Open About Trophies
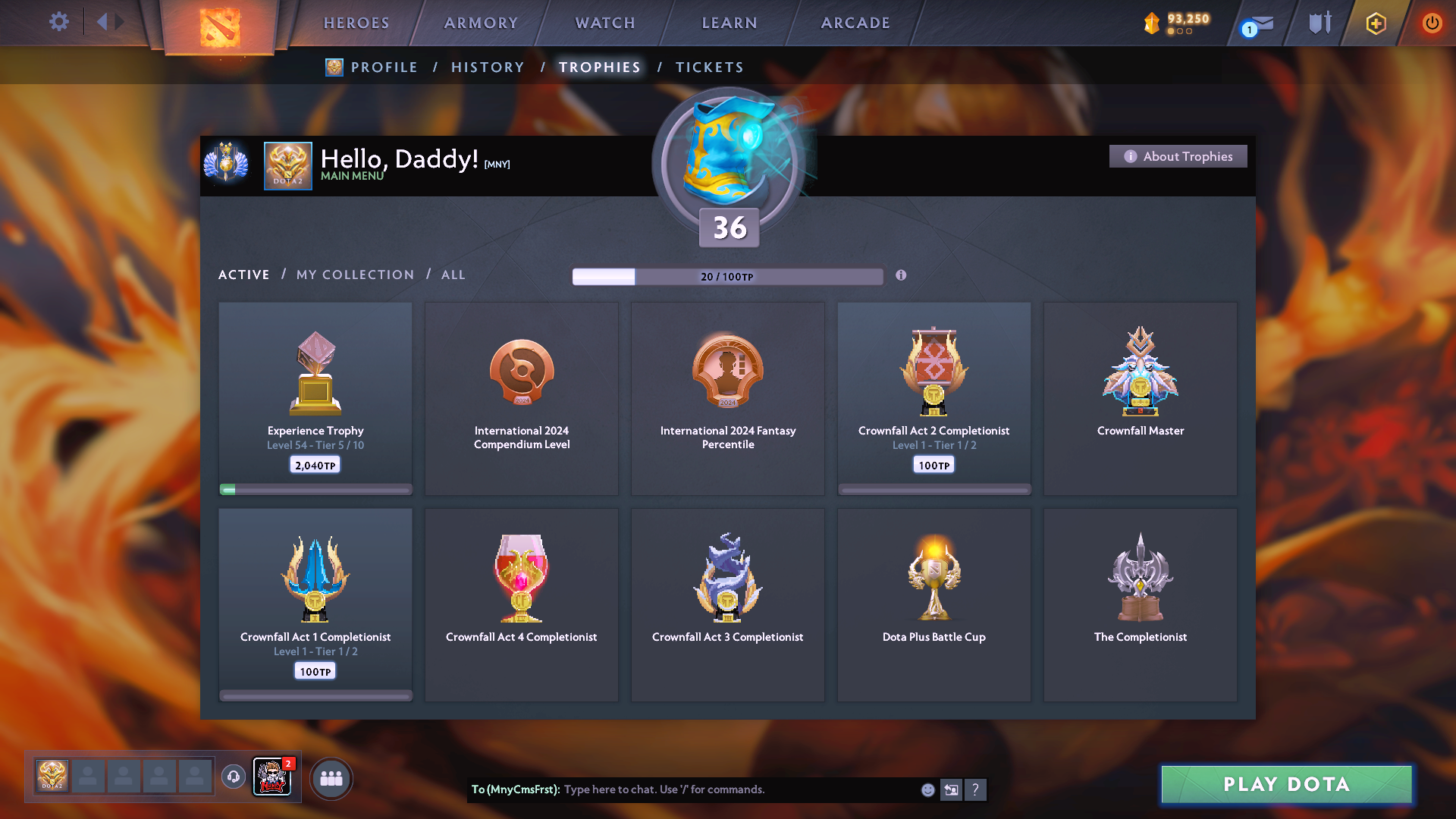This screenshot has width=1456, height=819. tap(1178, 155)
